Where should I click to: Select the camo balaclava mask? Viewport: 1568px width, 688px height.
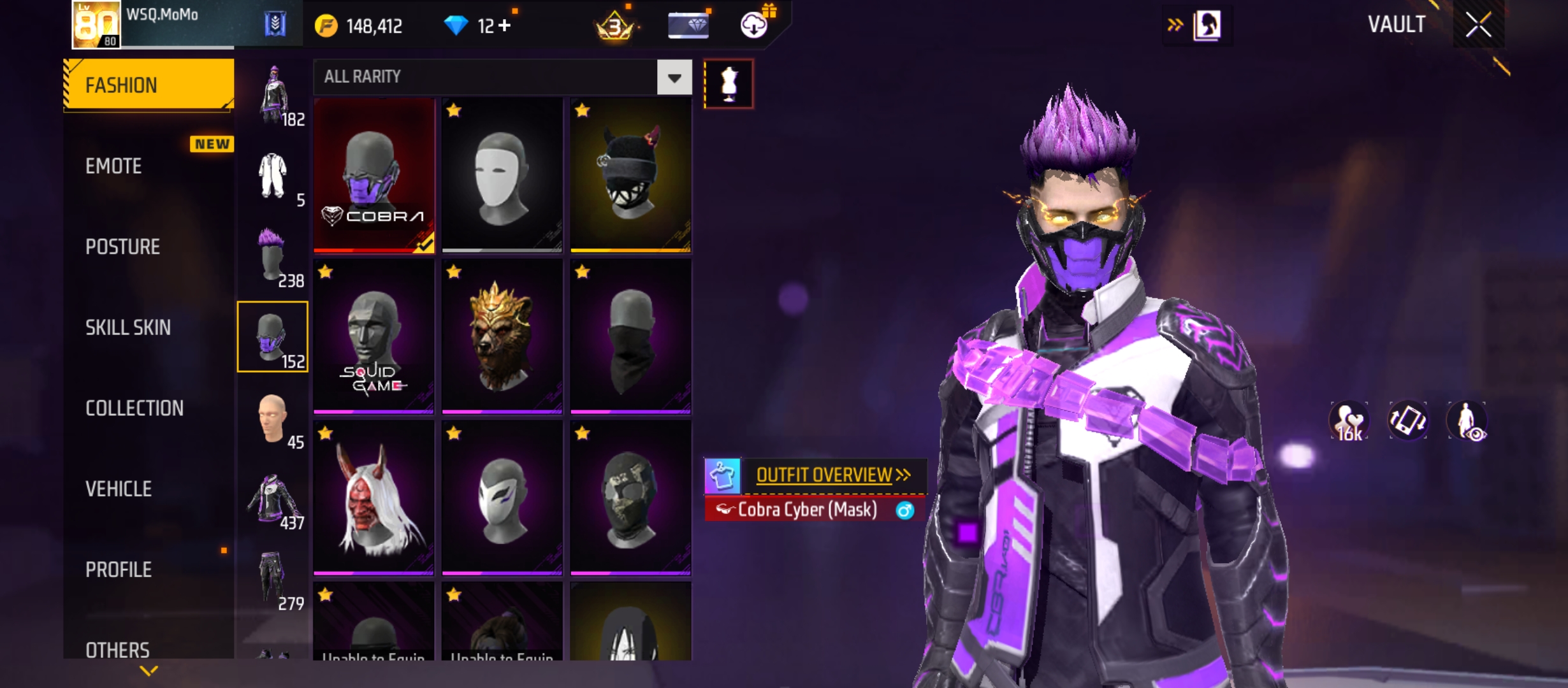pyautogui.click(x=630, y=498)
